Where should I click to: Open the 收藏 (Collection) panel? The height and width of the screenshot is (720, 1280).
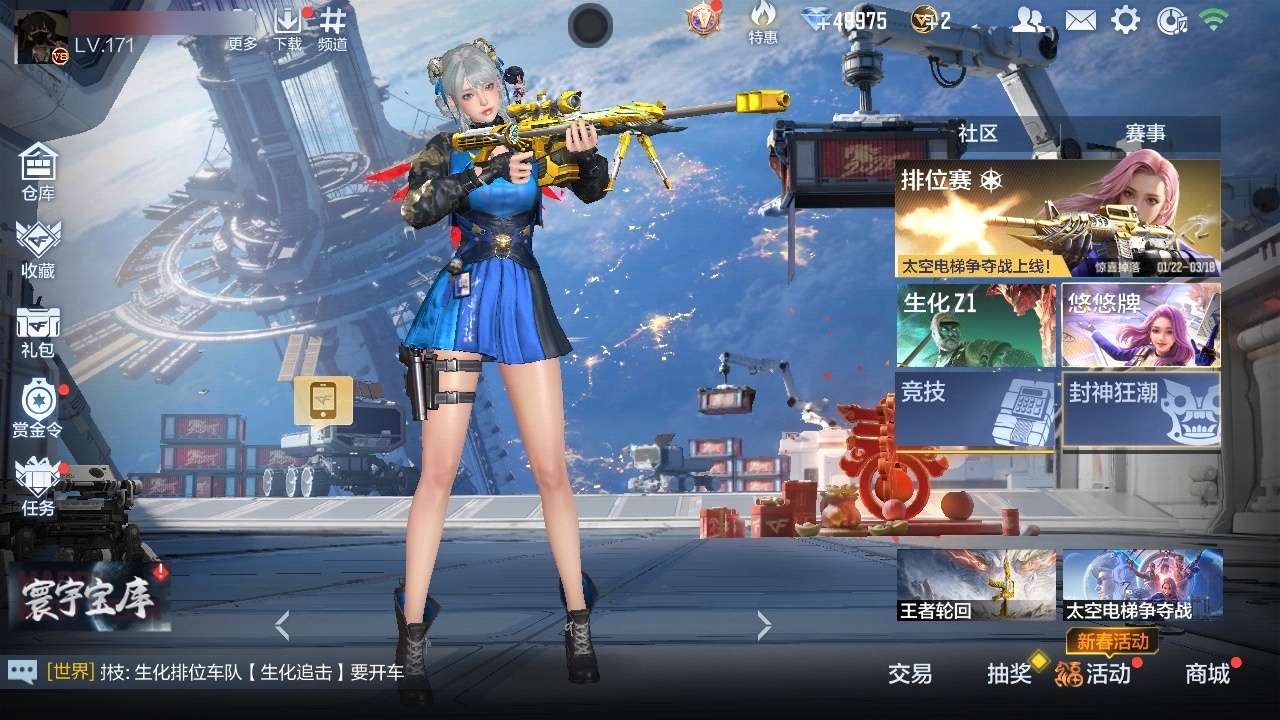coord(37,250)
